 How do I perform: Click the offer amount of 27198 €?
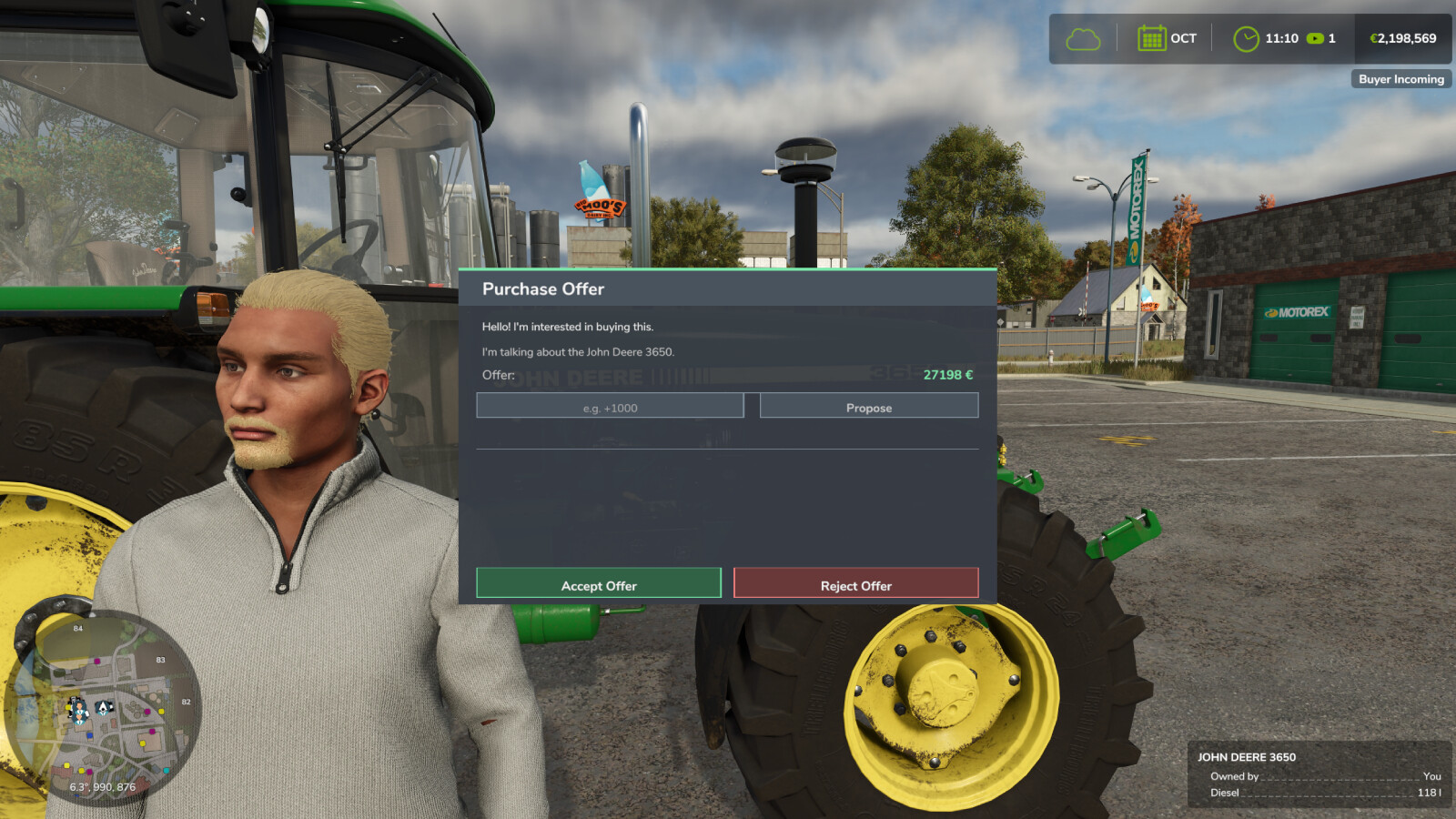947,375
